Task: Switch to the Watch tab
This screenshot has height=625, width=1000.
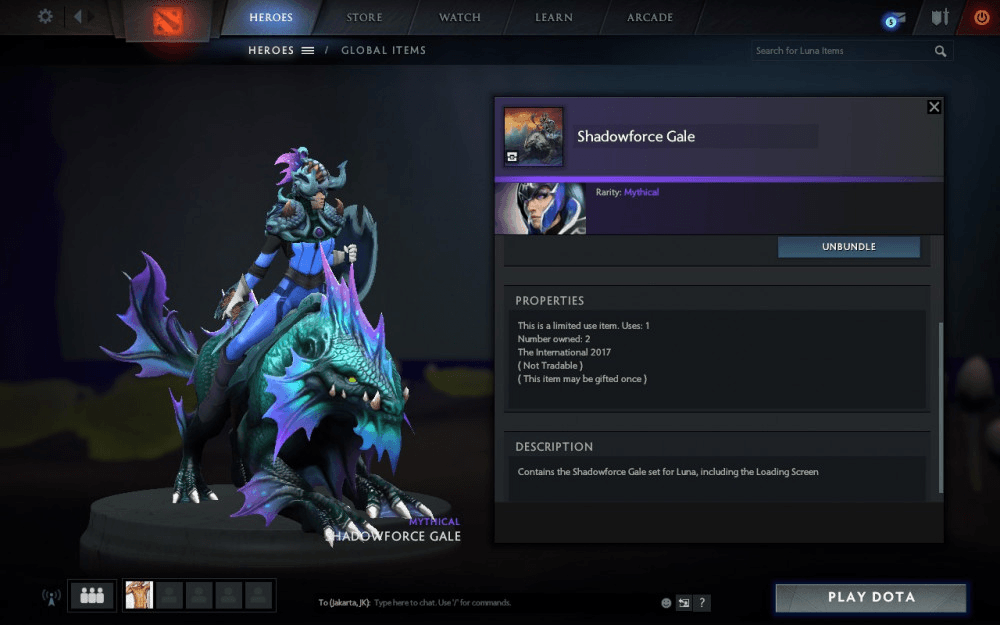Action: click(x=460, y=18)
